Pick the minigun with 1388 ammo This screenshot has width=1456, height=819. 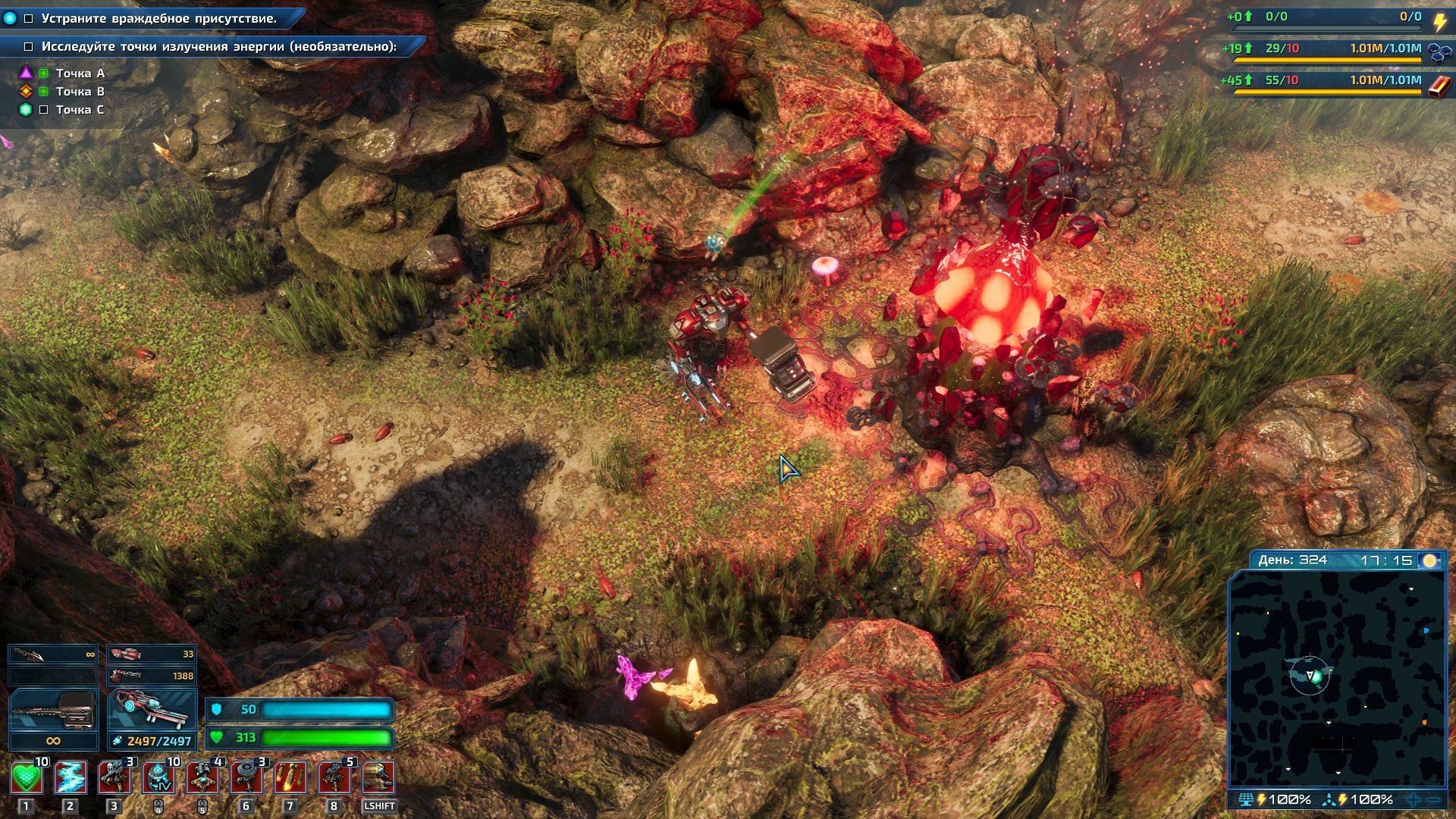152,676
